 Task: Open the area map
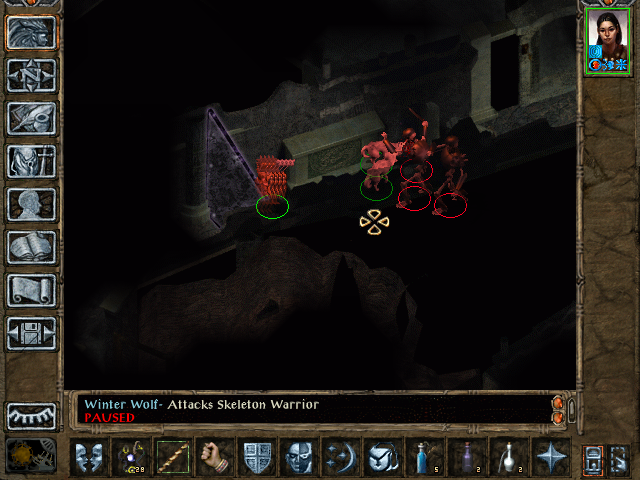click(x=31, y=76)
